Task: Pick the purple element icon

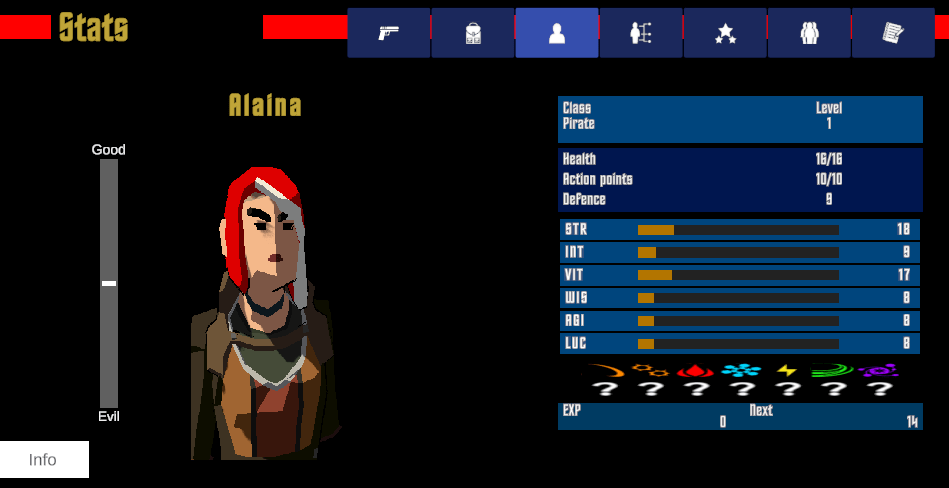Action: 878,370
